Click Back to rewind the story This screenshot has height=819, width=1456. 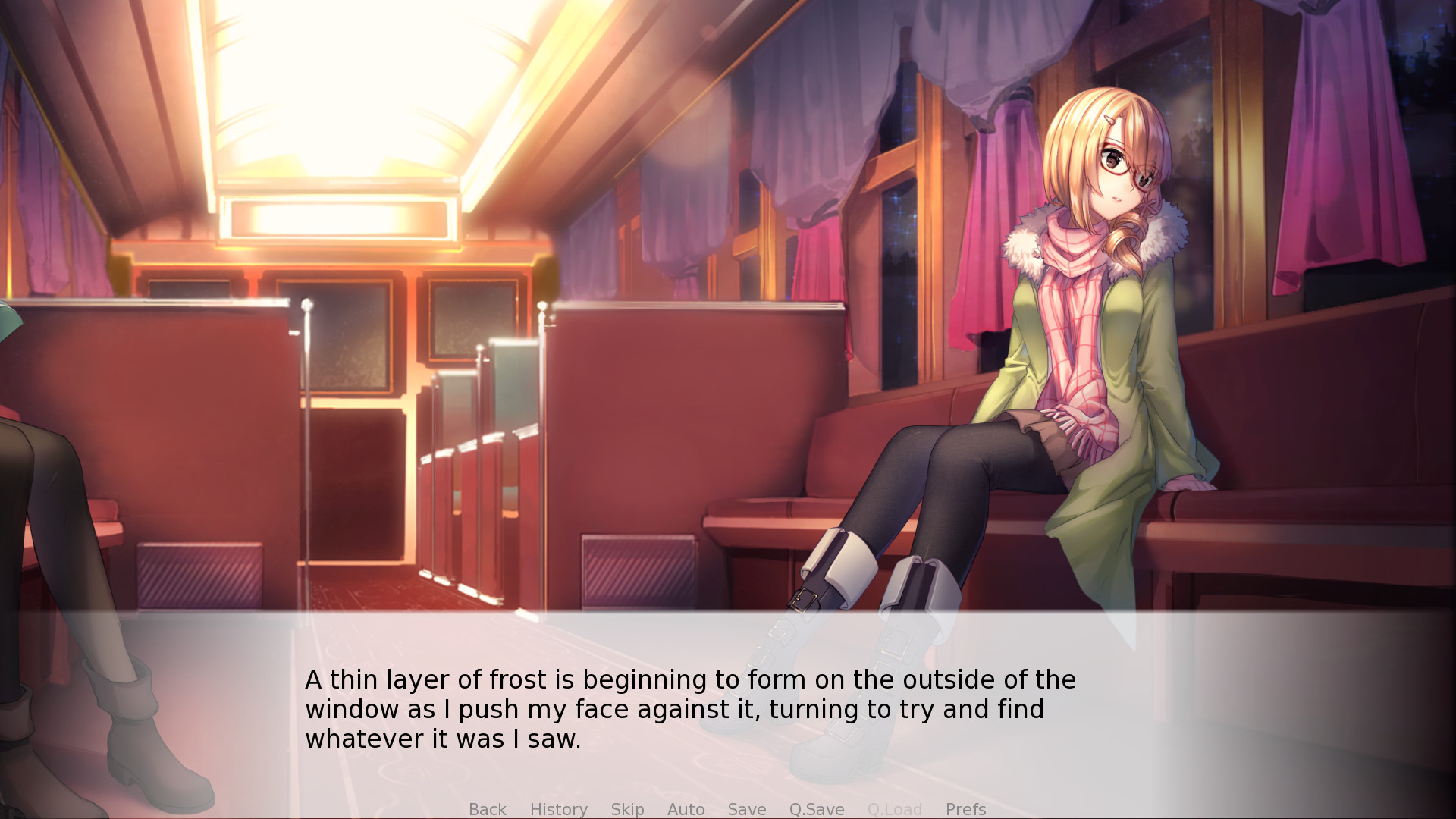tap(488, 809)
